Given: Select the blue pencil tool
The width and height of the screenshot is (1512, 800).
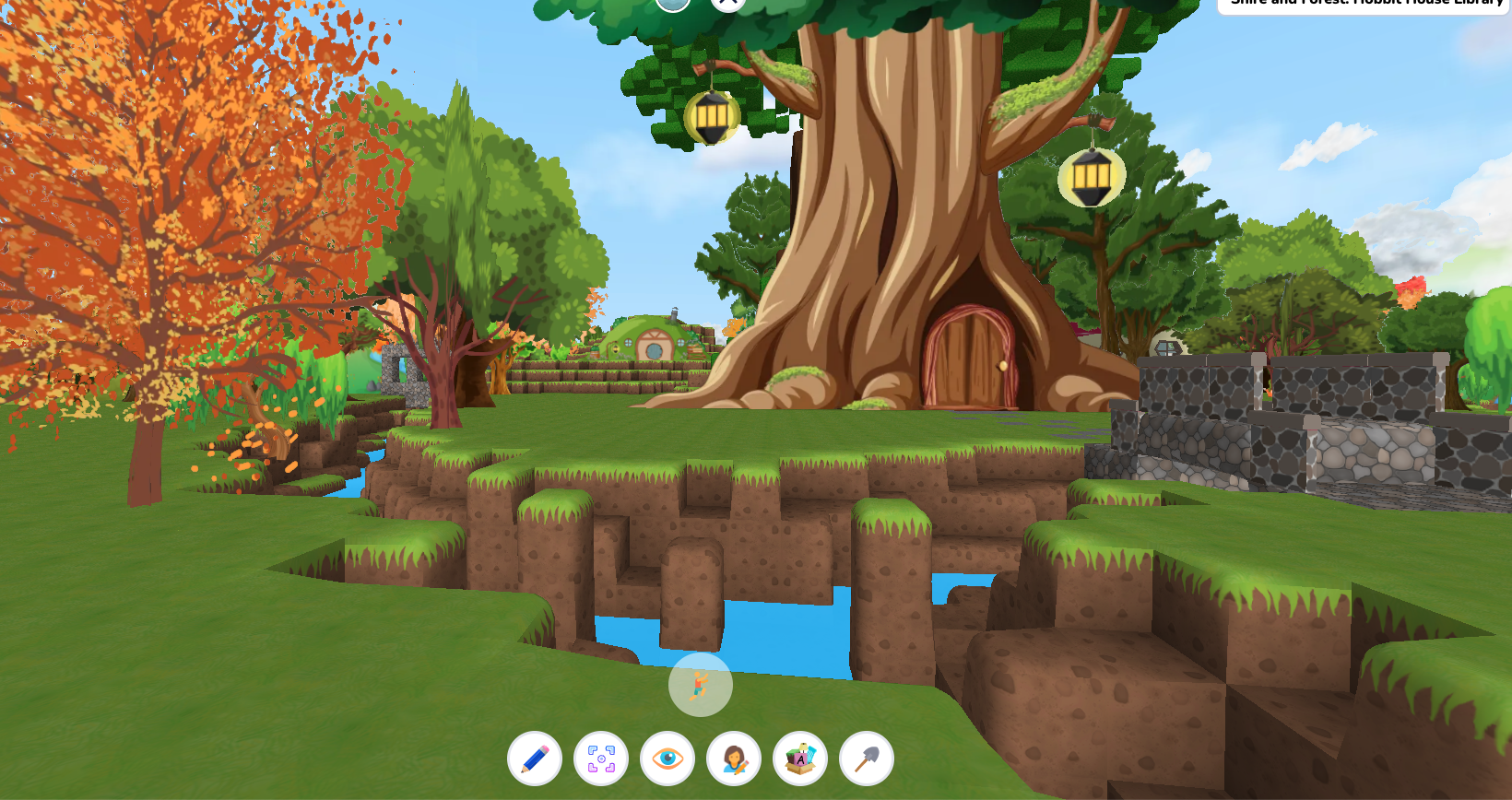Looking at the screenshot, I should 535,759.
